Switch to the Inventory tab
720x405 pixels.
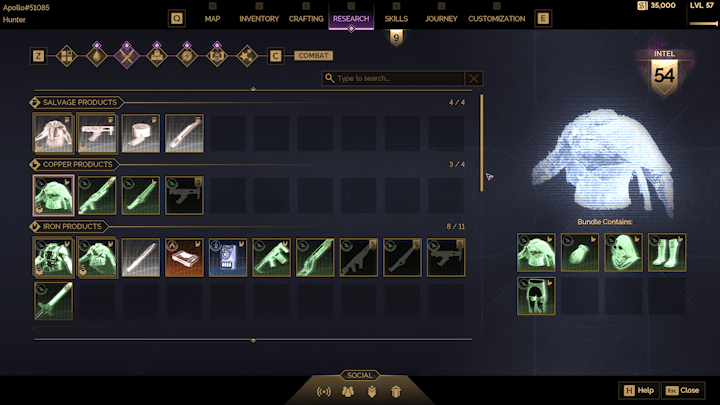pos(259,18)
